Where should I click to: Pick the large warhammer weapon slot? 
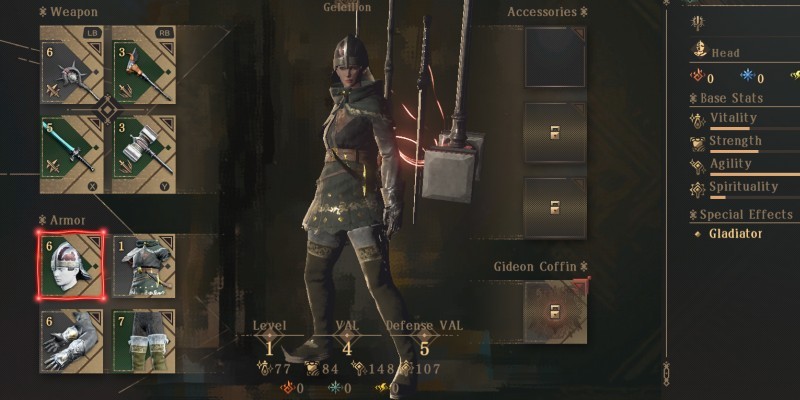(x=144, y=152)
